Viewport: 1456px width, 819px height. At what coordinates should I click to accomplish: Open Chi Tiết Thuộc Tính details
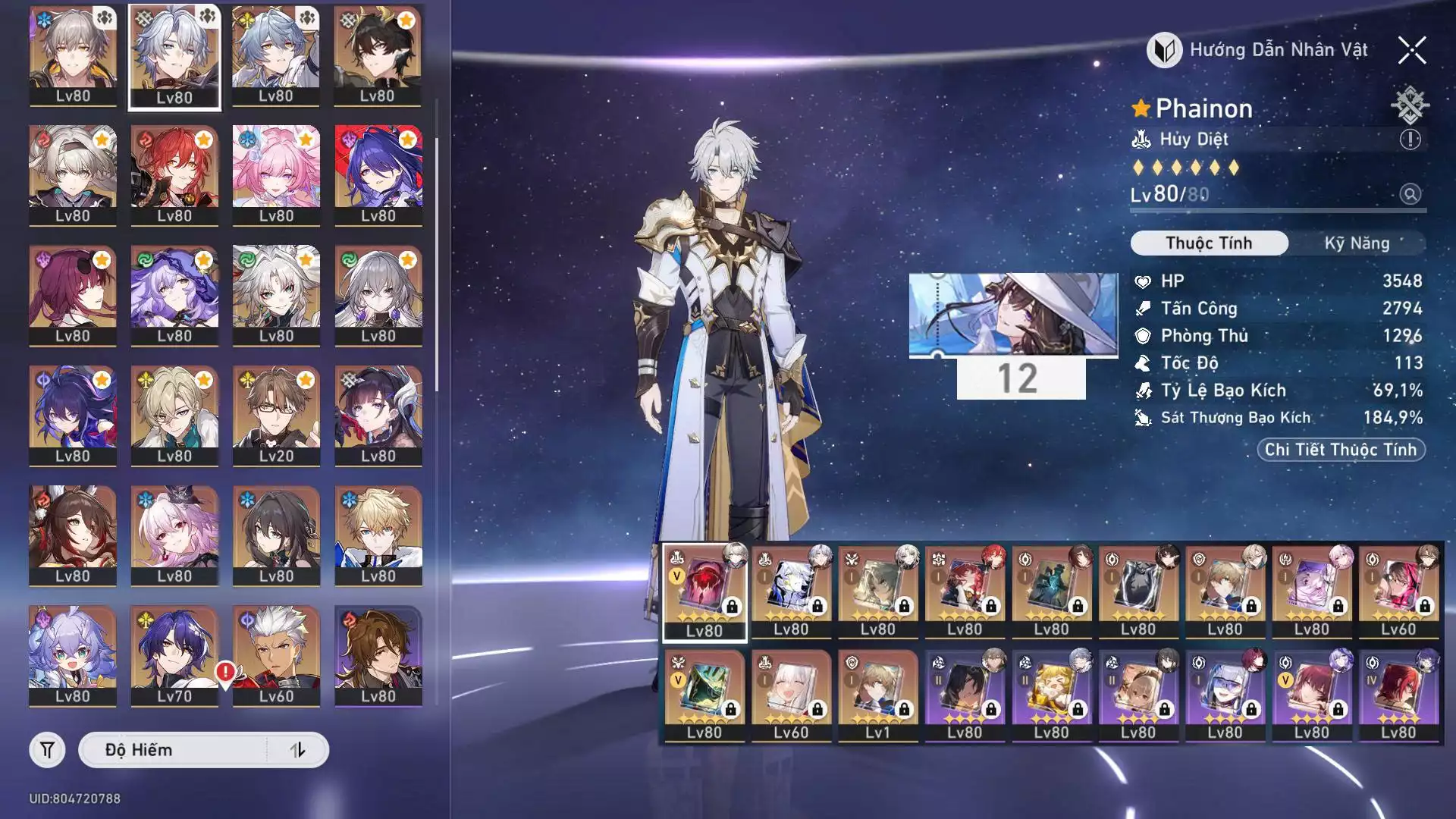click(1341, 450)
